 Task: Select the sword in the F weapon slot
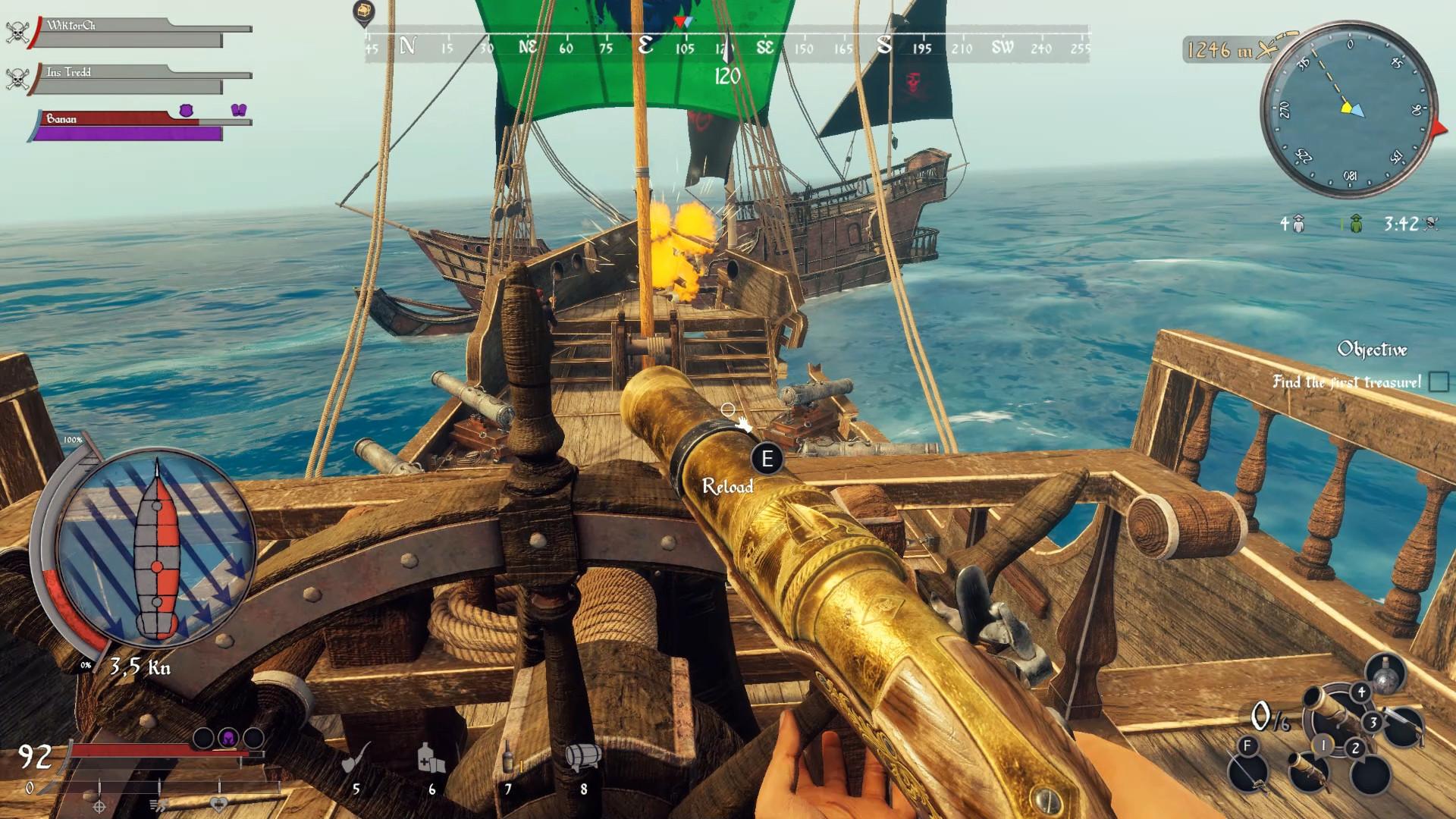[x=1247, y=774]
